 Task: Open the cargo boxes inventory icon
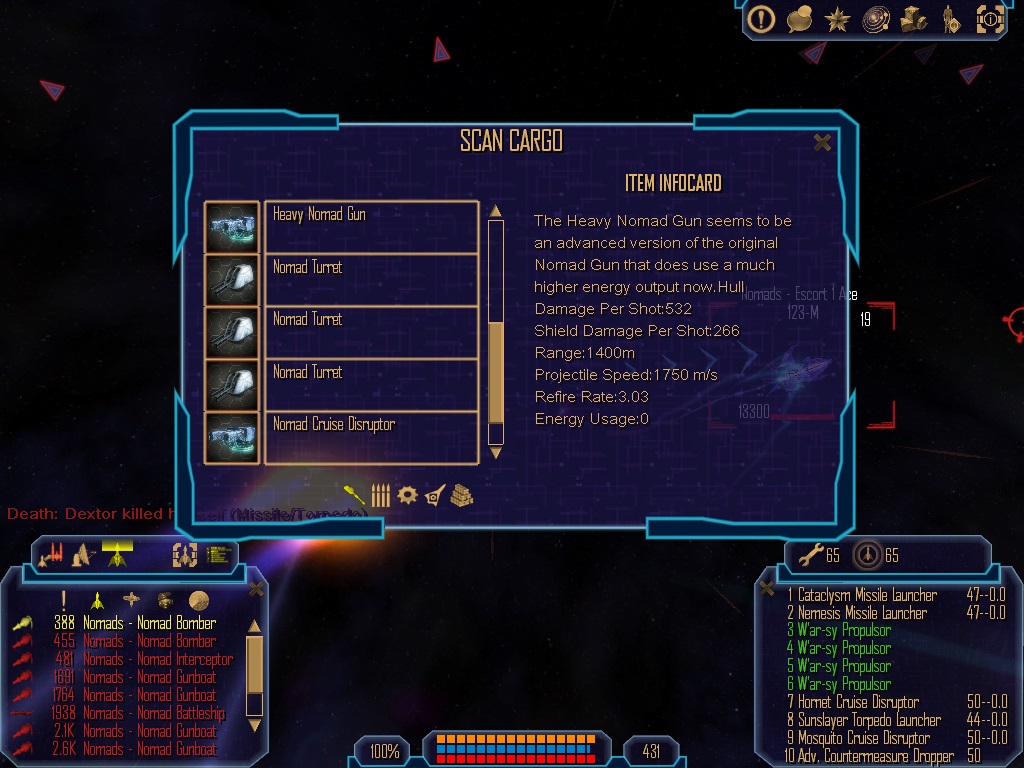click(x=914, y=19)
